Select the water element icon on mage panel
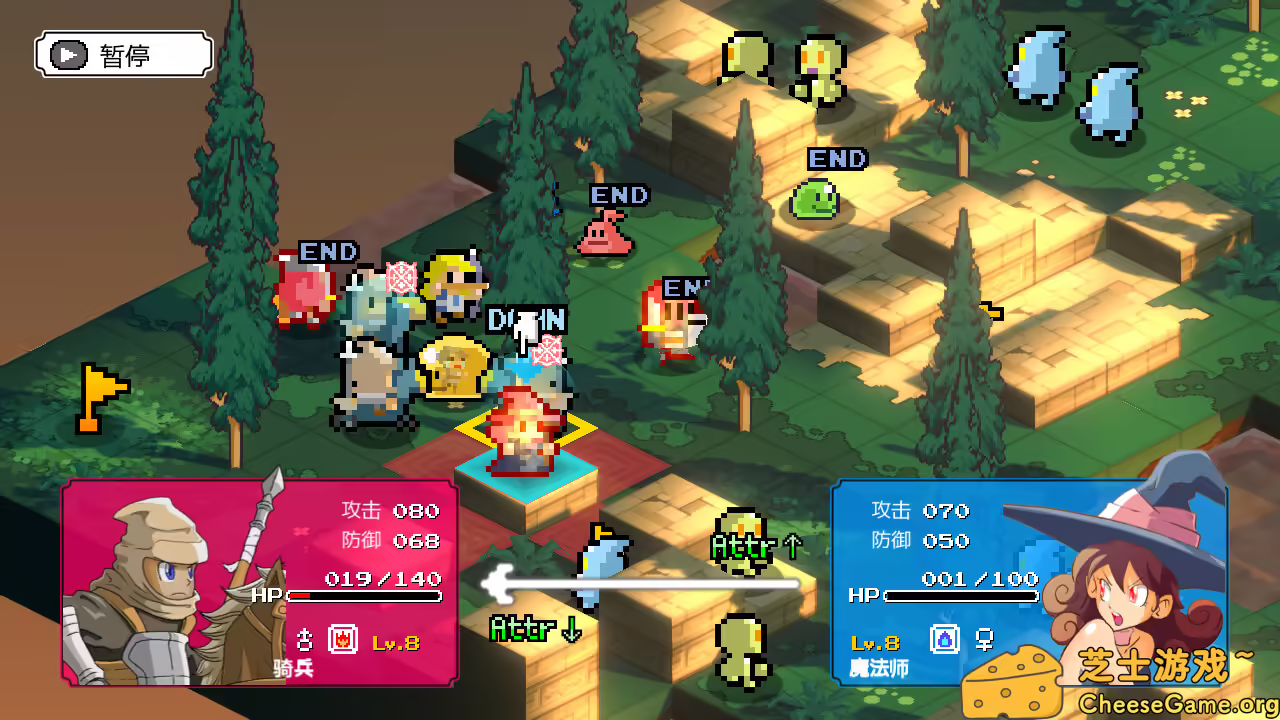Screen dimensions: 1280x720 [945, 638]
